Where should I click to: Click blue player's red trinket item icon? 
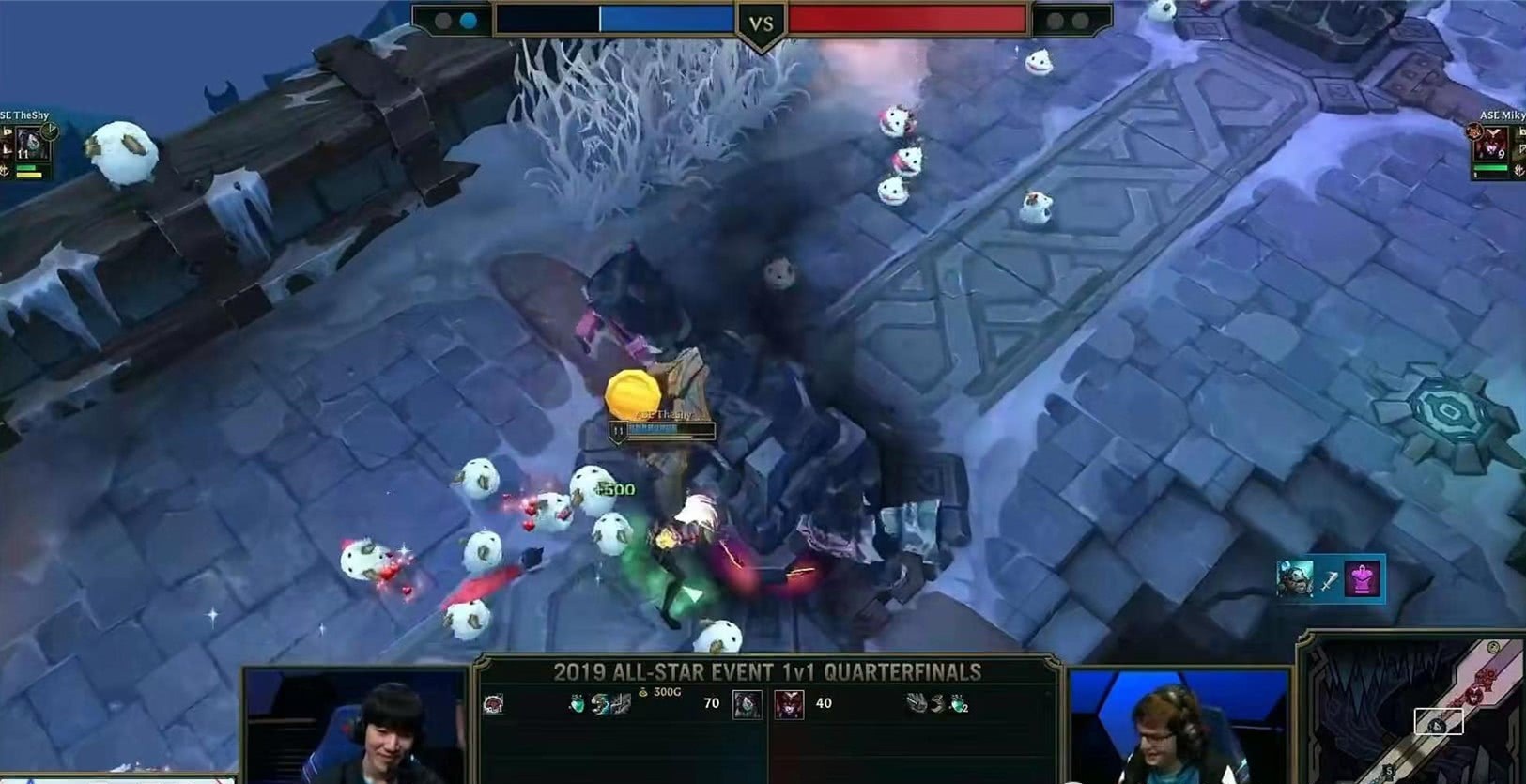[x=493, y=703]
